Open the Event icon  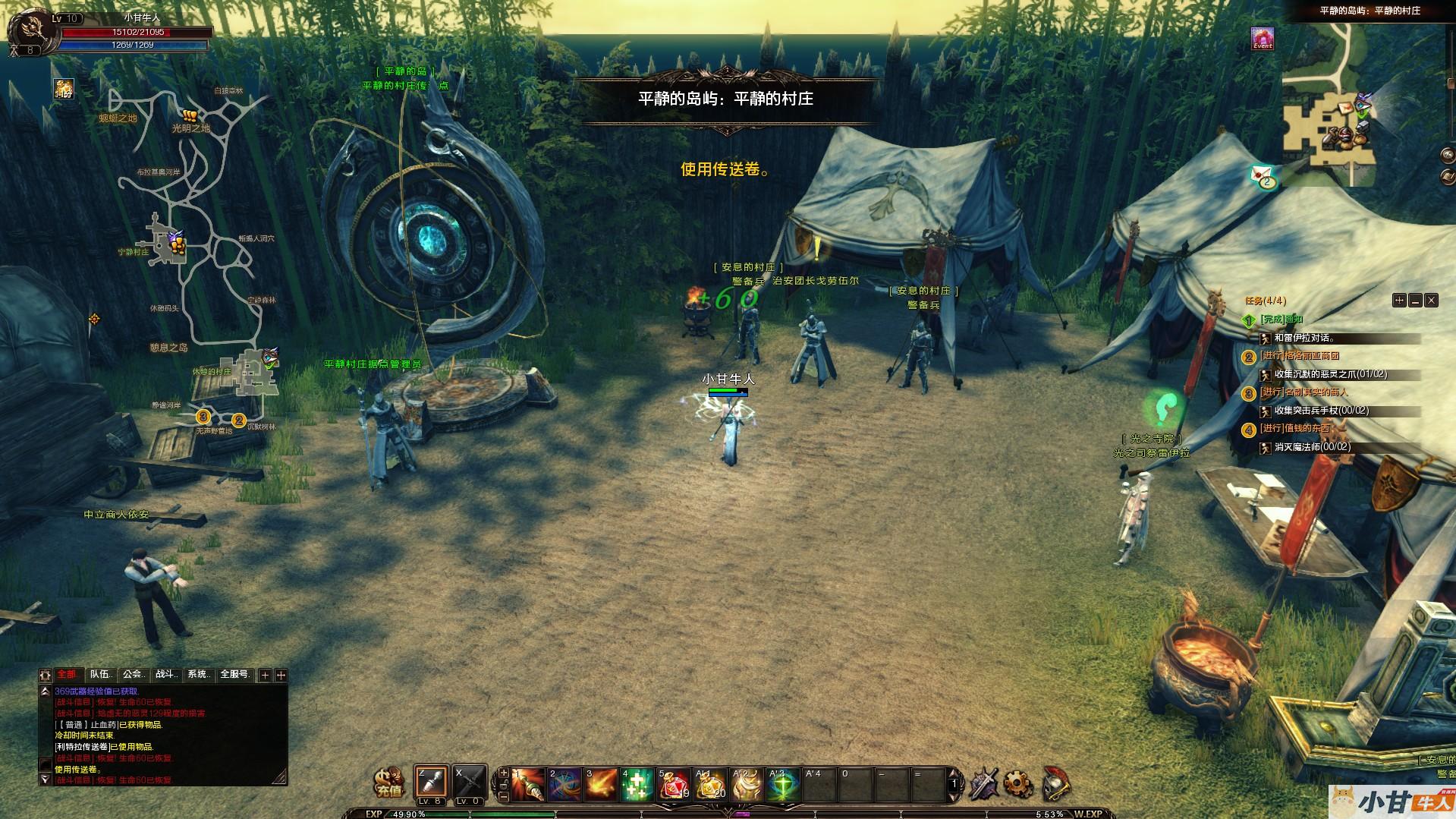tap(1263, 39)
